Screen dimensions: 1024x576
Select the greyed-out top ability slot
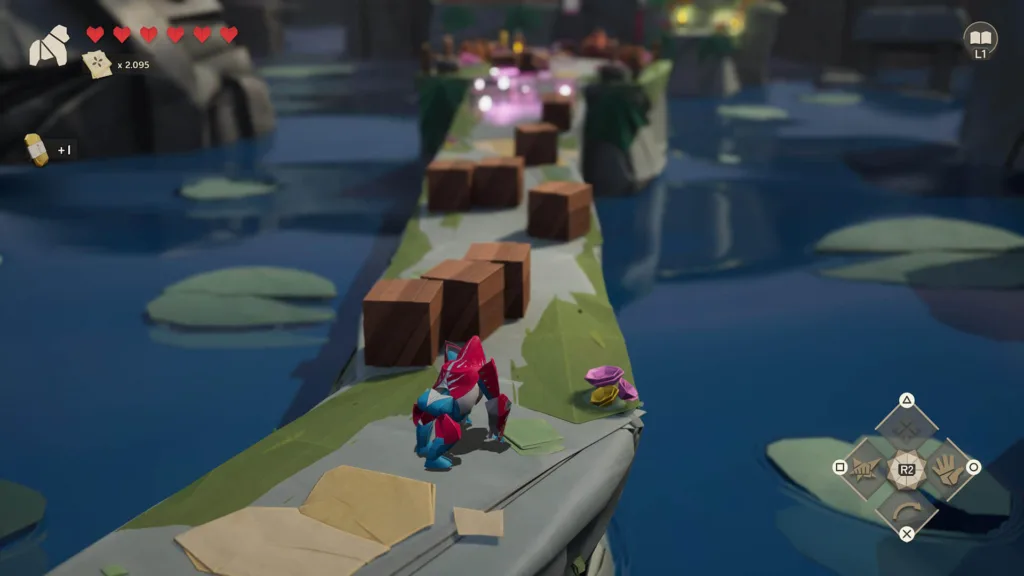tap(906, 428)
